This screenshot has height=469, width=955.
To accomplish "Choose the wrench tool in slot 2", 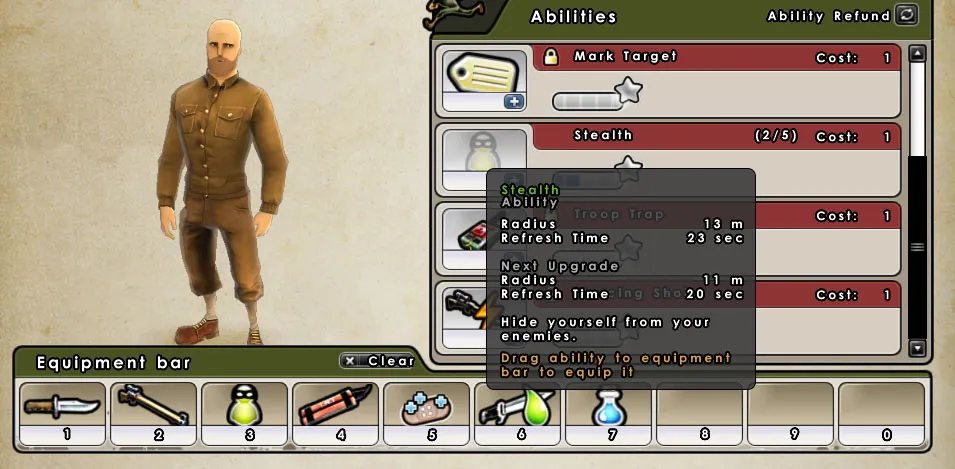I will [x=153, y=407].
